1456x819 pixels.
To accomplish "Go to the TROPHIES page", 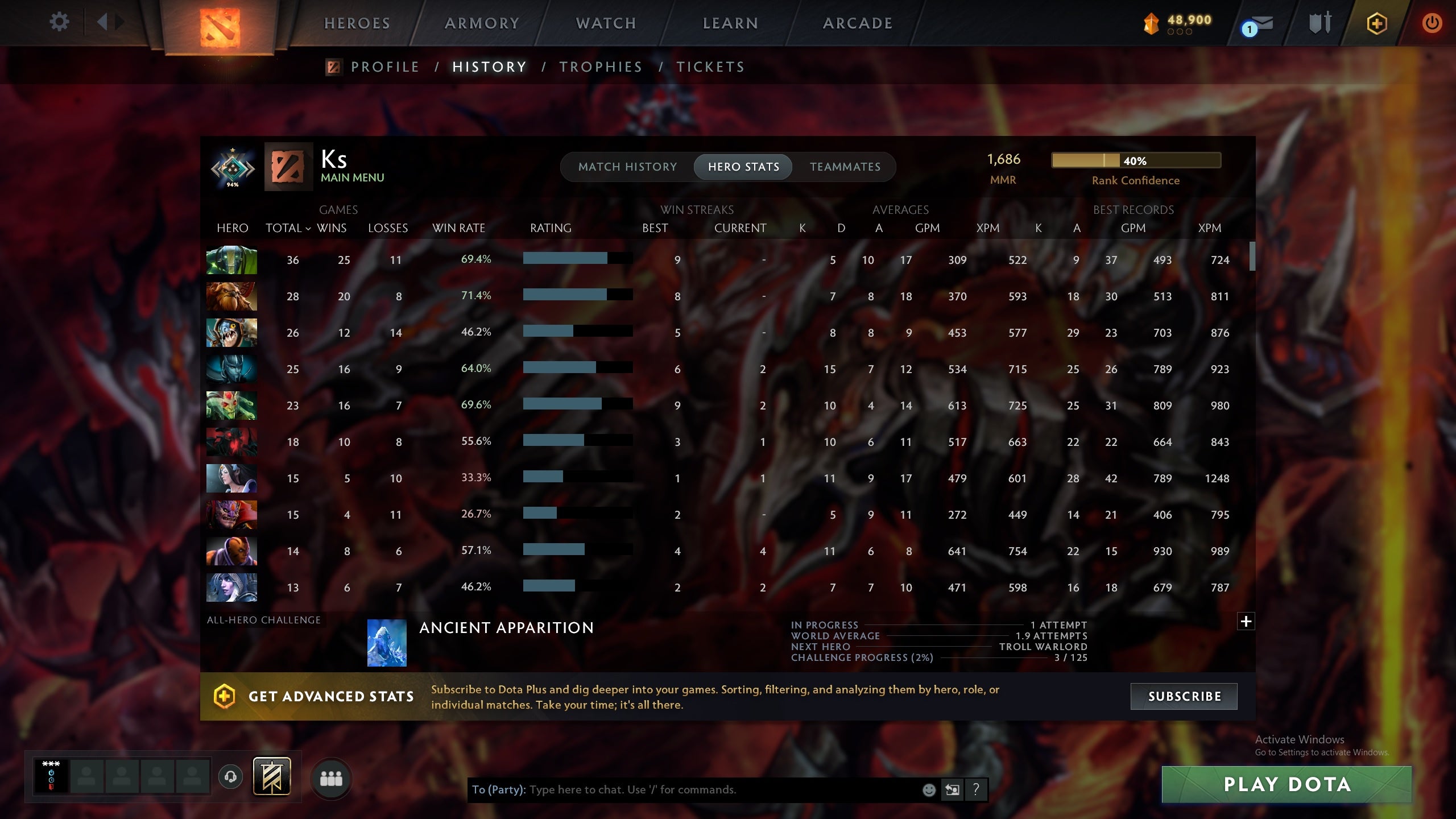I will pyautogui.click(x=601, y=67).
